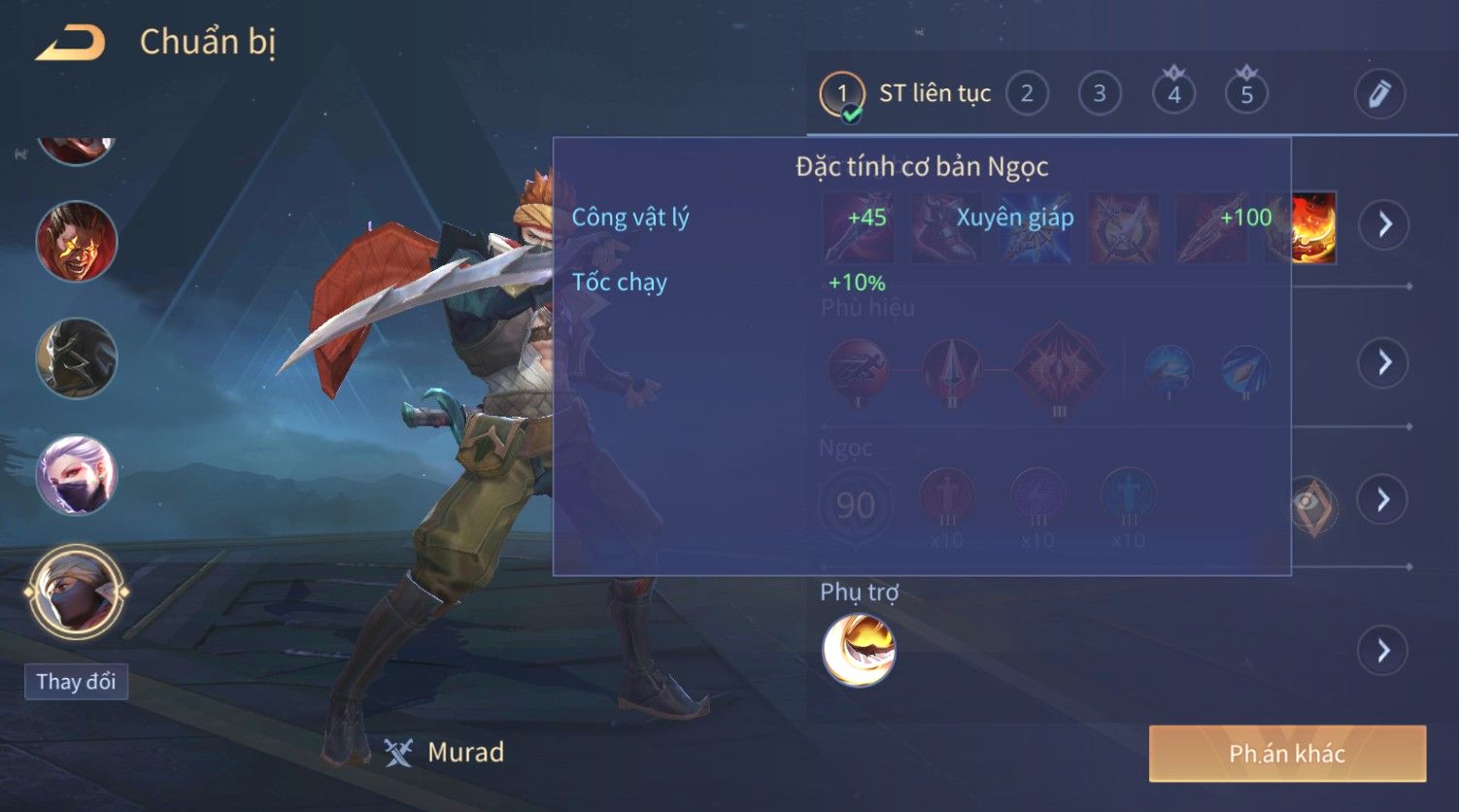Switch to build preset 3

[1100, 94]
